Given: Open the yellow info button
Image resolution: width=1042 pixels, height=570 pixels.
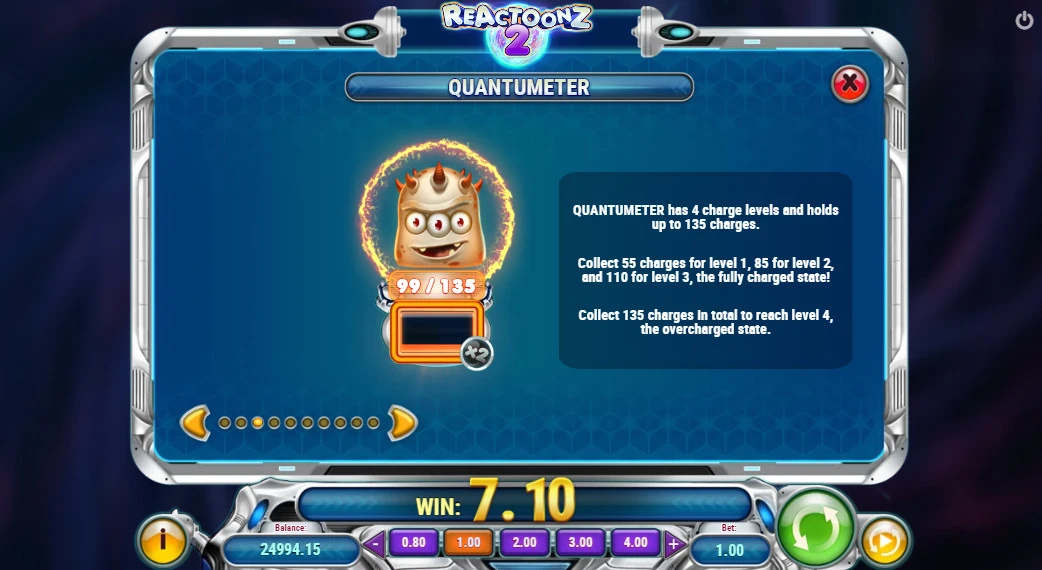Looking at the screenshot, I should pyautogui.click(x=162, y=540).
